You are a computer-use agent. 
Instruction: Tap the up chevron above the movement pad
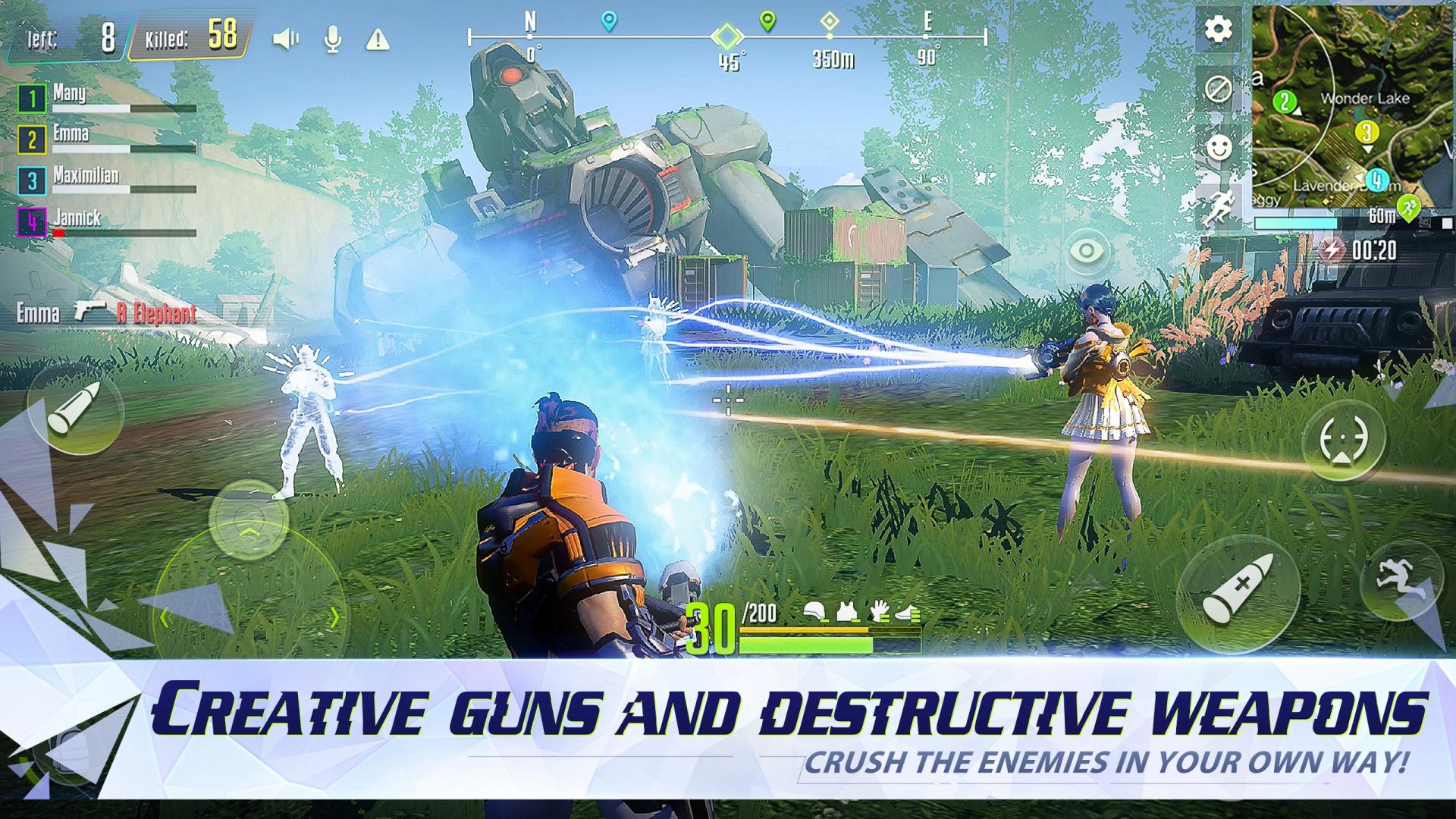[x=250, y=532]
